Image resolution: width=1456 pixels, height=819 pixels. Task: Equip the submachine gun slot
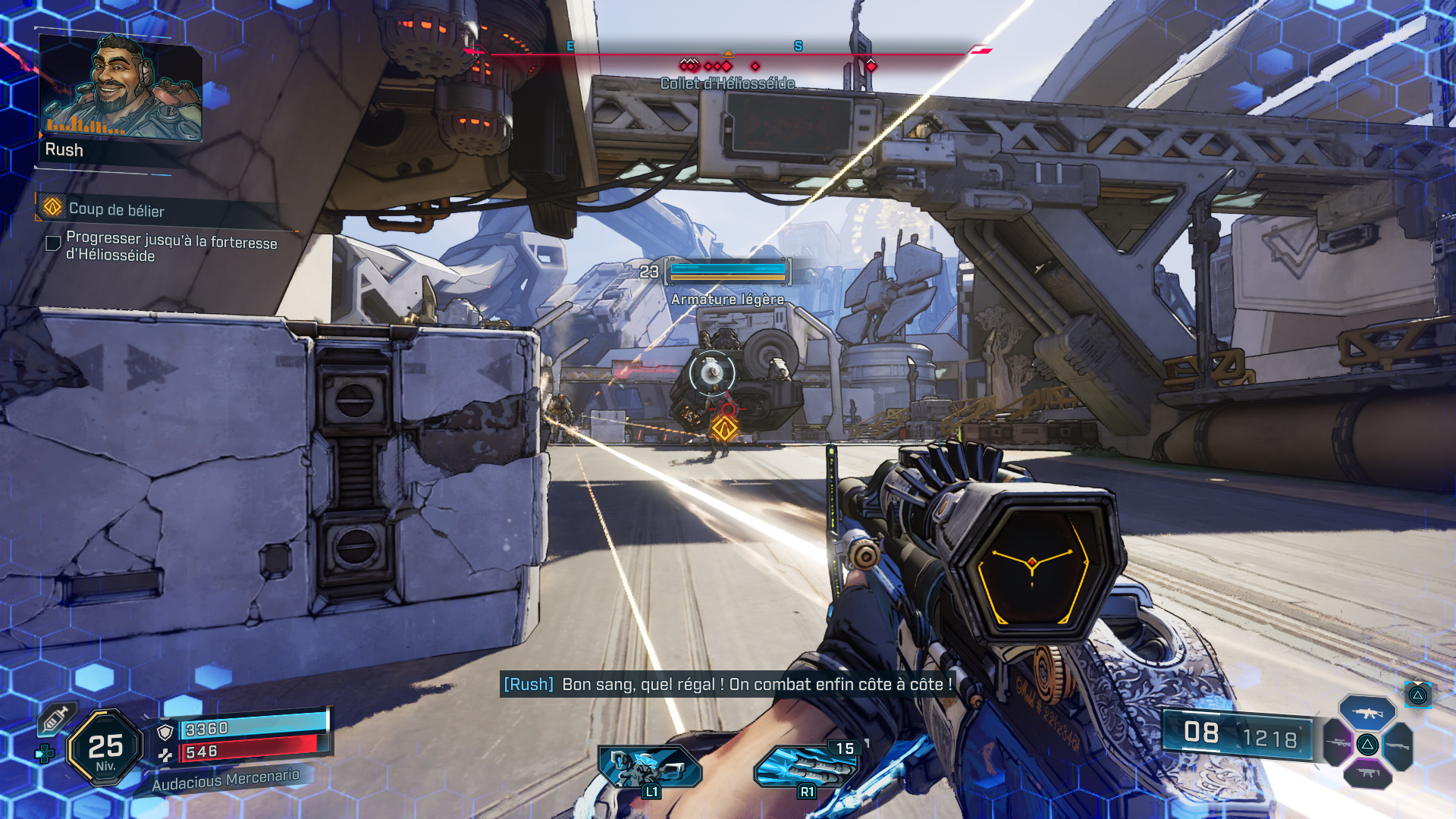coord(1367,773)
